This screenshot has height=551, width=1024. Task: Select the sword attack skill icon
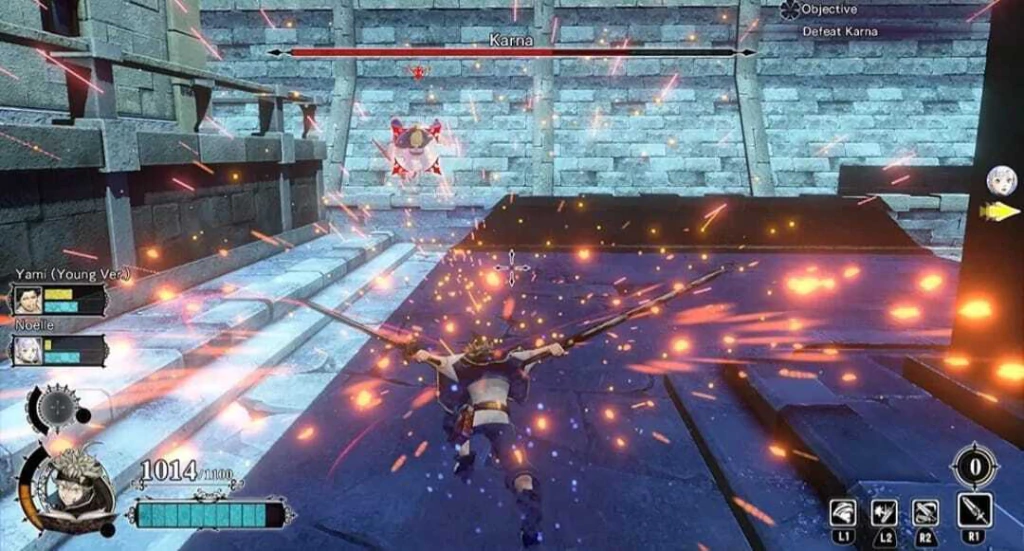(x=974, y=511)
